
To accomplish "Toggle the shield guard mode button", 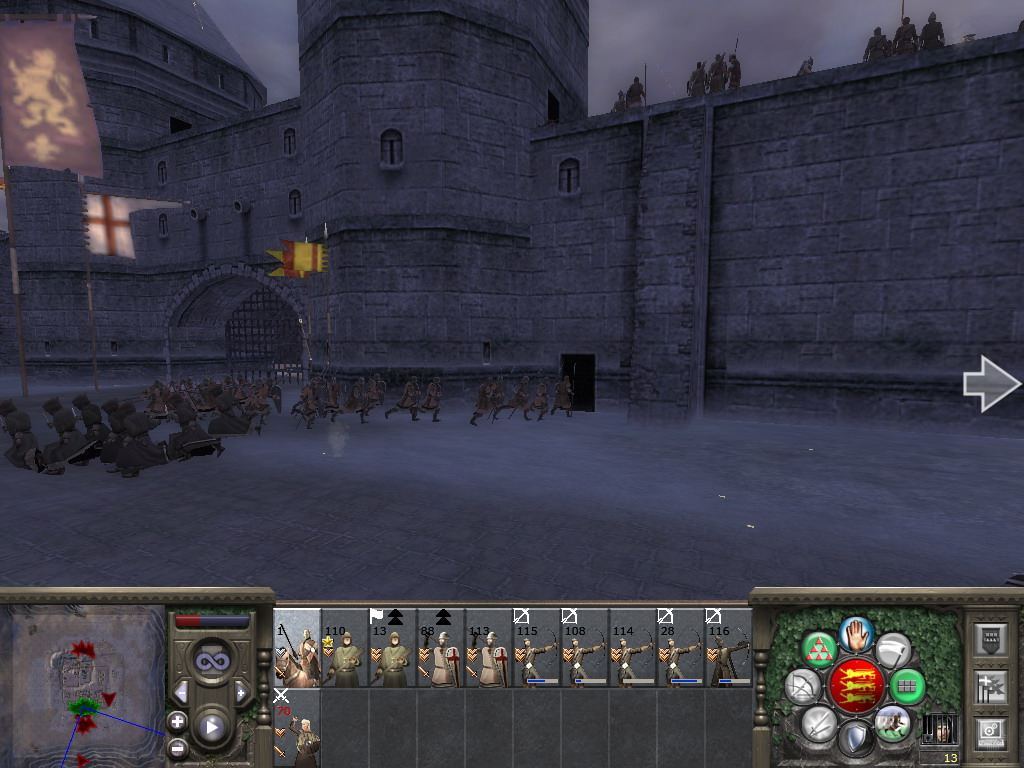I will click(x=855, y=739).
